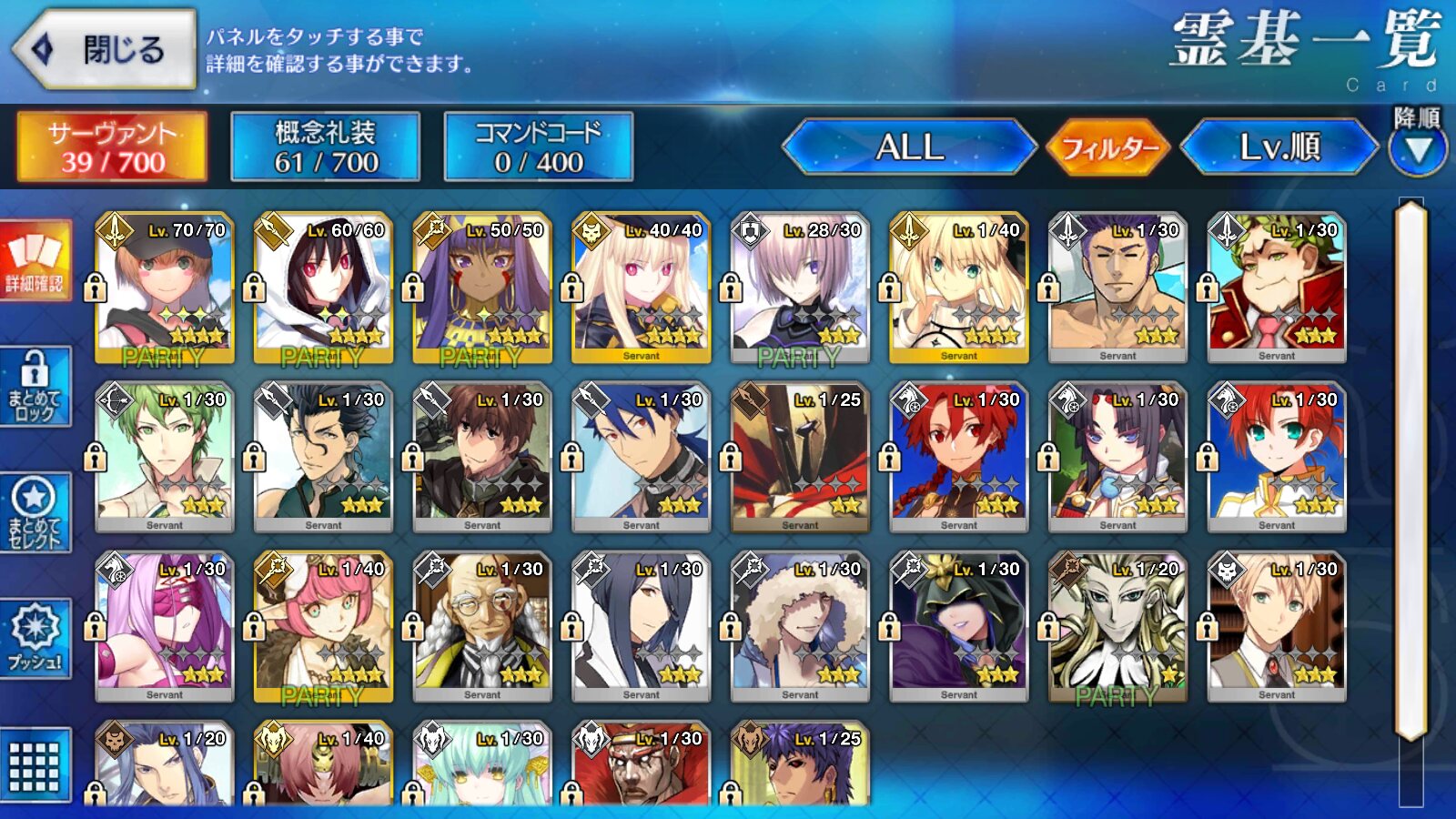
Task: Open the Lv. 40/40 blonde servant card
Action: 641,288
